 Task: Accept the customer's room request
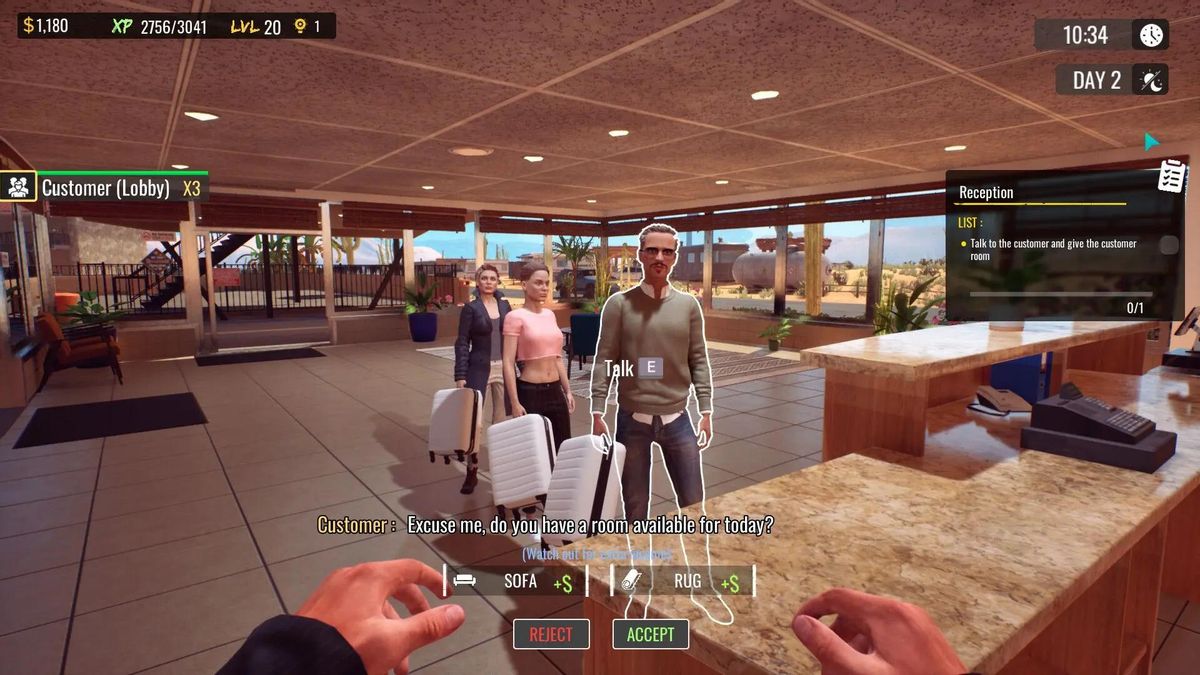(650, 634)
